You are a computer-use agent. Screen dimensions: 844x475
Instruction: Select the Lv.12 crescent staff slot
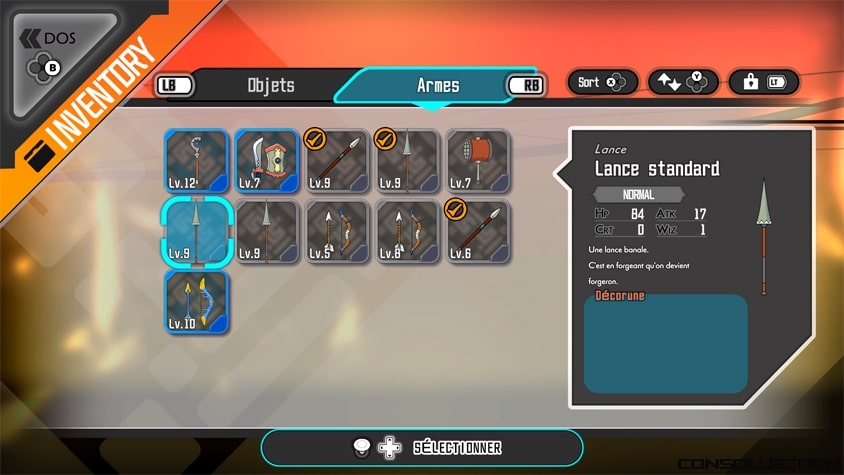[197, 161]
